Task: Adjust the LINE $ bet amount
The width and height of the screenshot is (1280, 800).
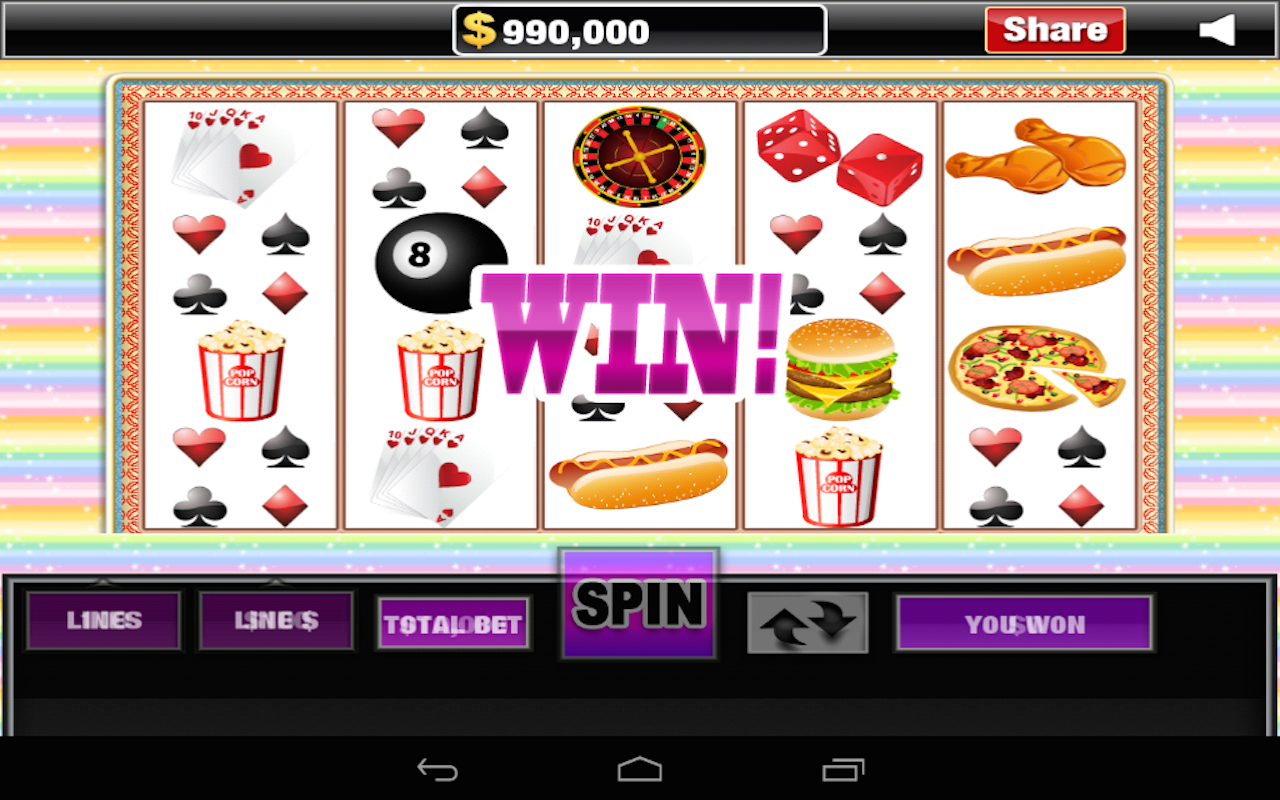Action: coord(276,620)
